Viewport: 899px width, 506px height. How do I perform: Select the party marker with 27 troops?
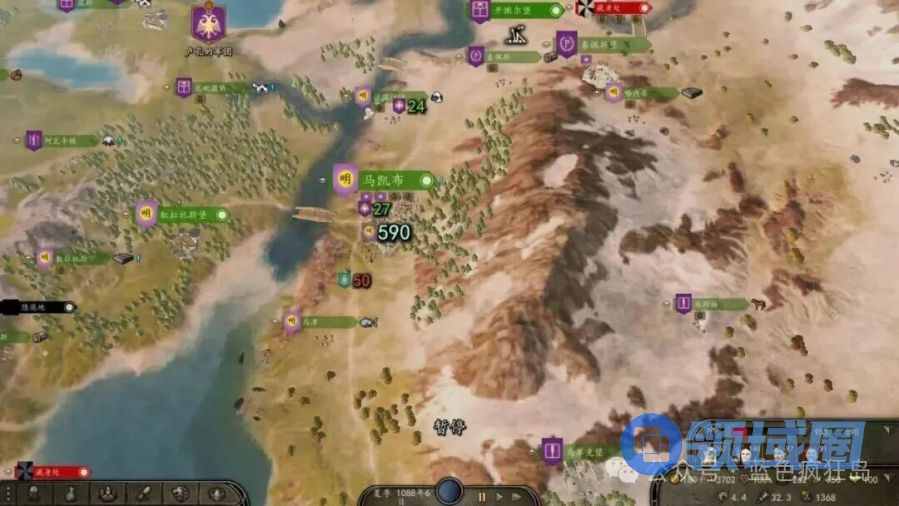click(376, 209)
